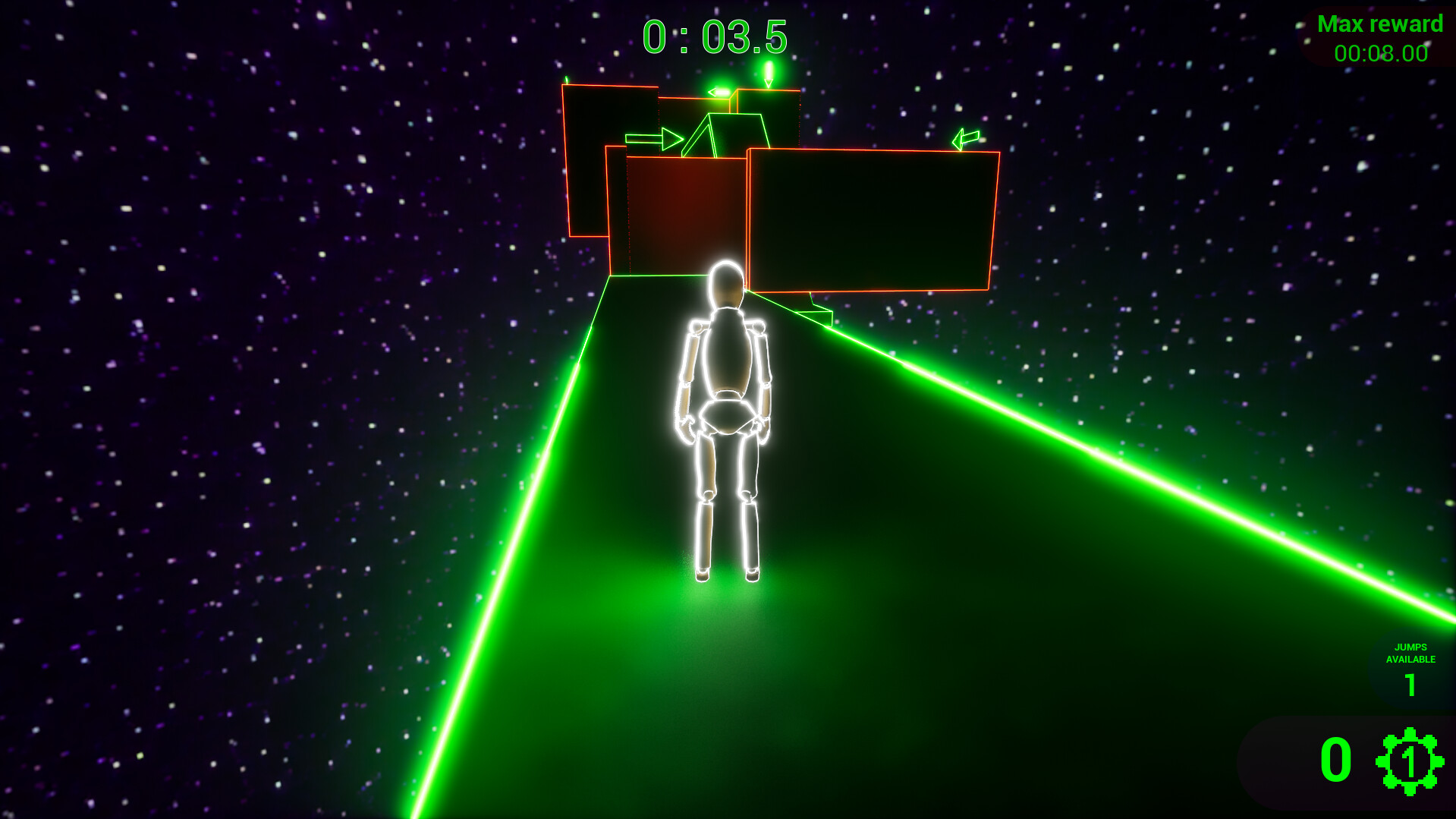
Task: Click the Max reward panel
Action: pyautogui.click(x=1380, y=36)
